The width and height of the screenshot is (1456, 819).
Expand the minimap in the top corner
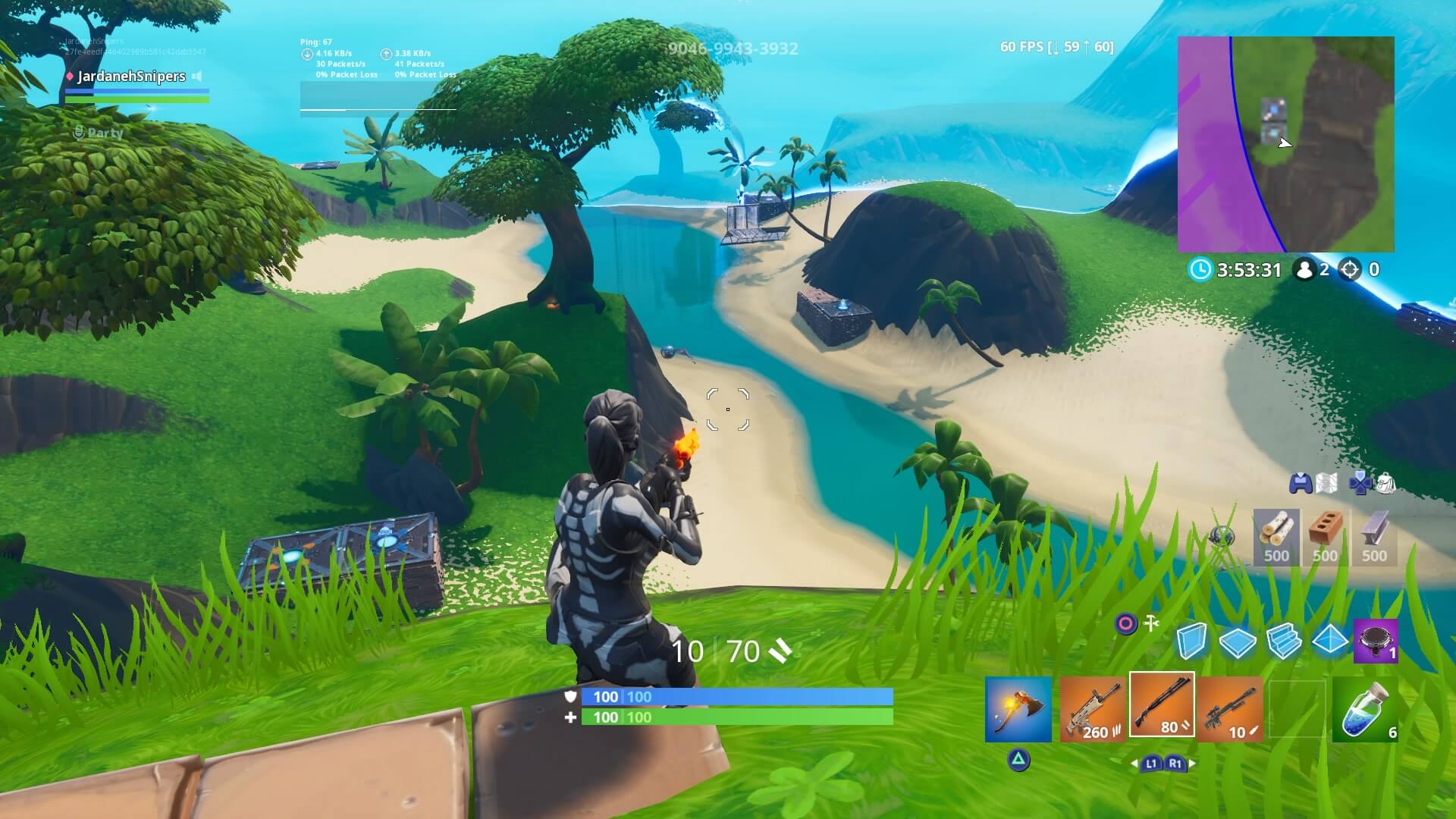1285,144
